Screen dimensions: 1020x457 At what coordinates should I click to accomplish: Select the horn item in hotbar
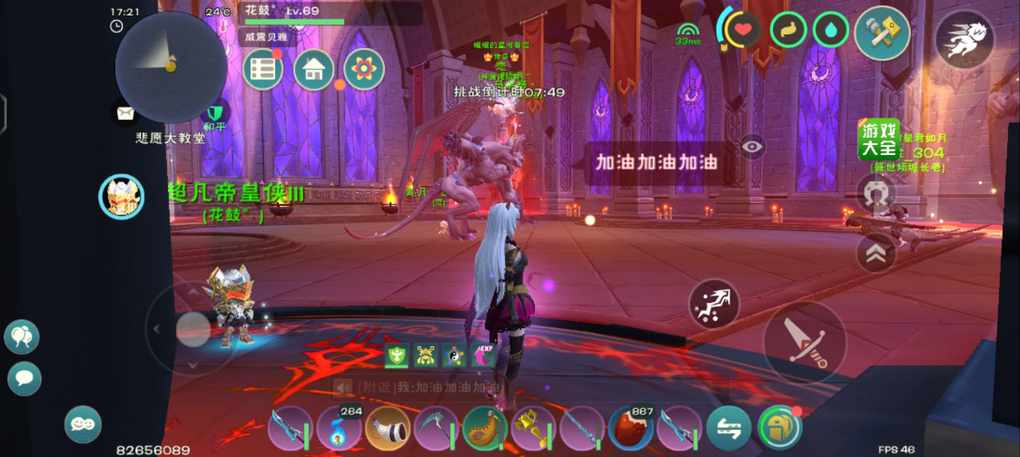coord(388,428)
